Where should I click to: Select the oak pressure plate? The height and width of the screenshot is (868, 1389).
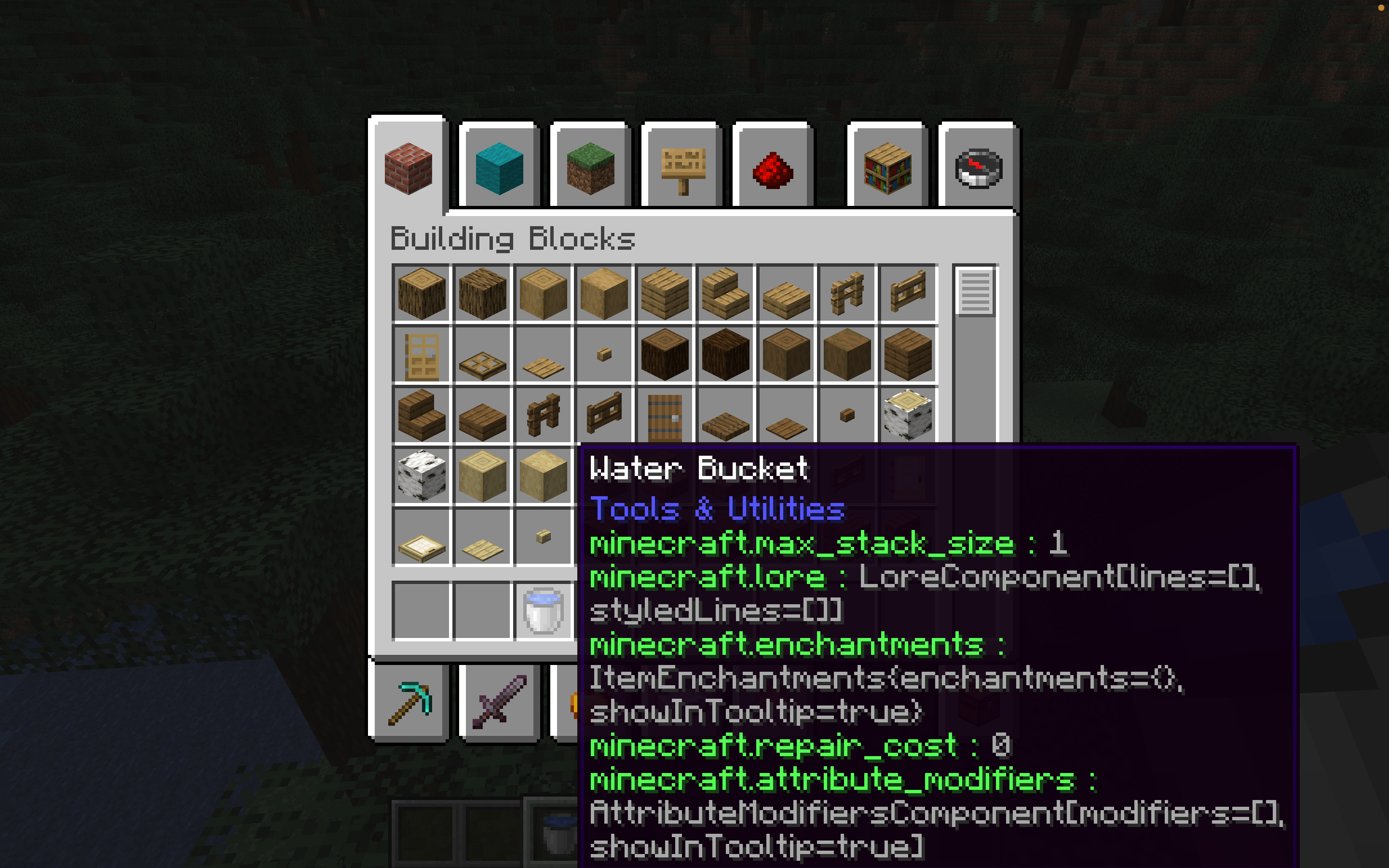(543, 356)
